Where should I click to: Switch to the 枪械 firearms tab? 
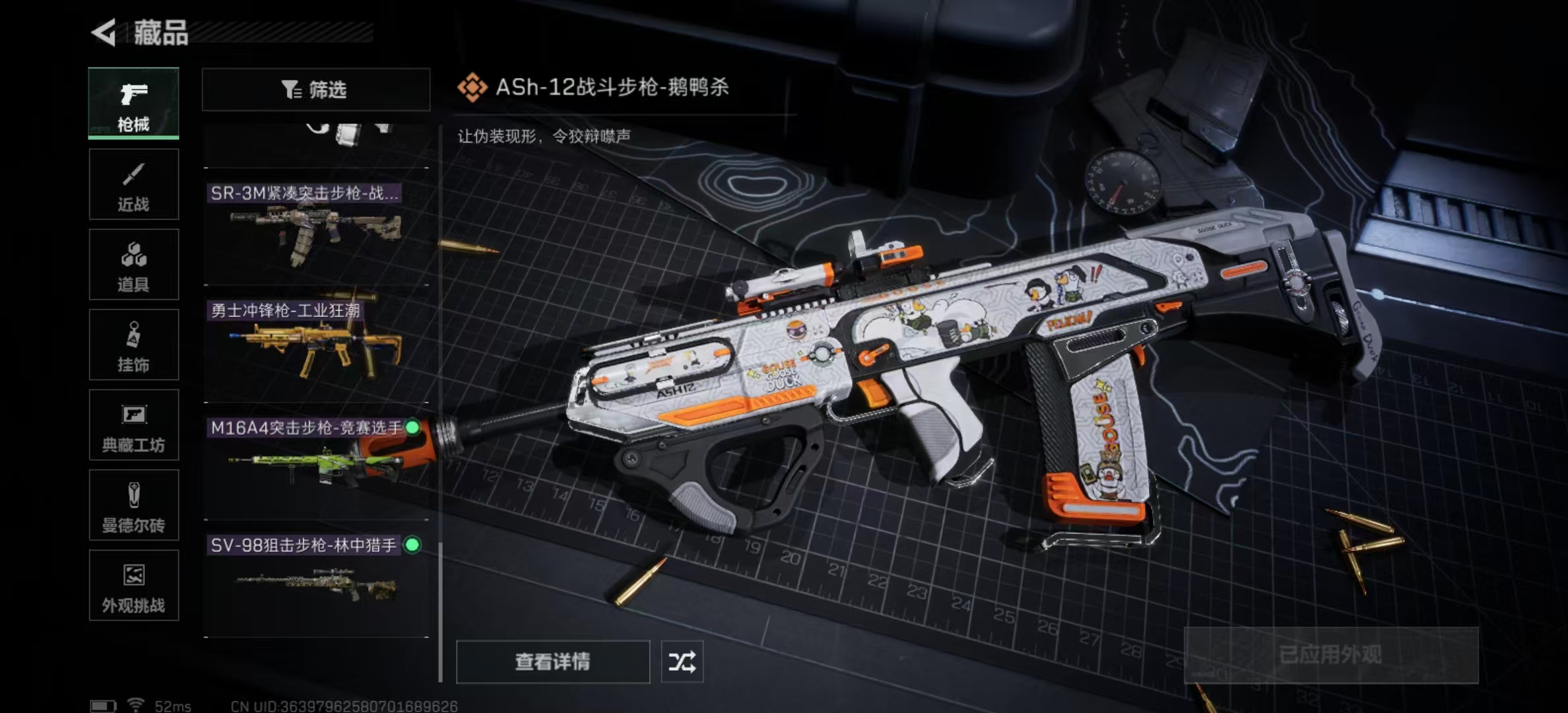click(x=133, y=104)
